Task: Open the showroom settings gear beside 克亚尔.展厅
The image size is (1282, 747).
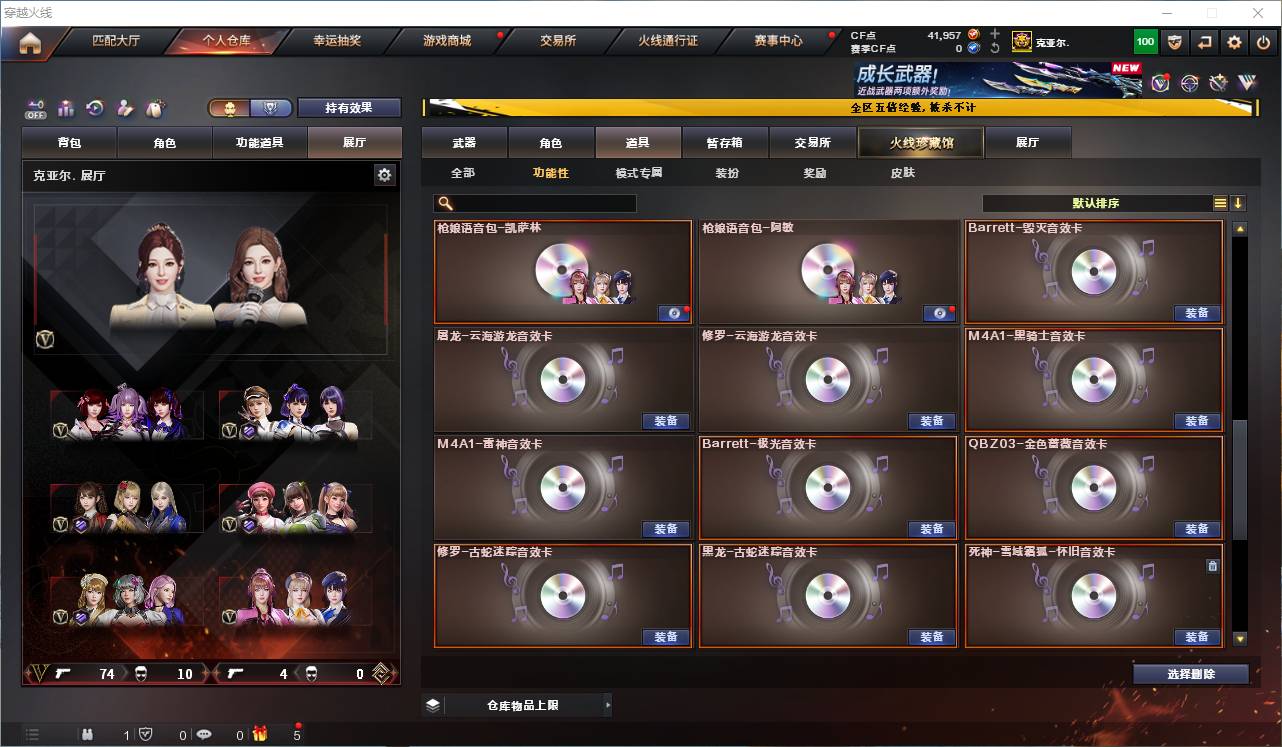Action: tap(384, 174)
